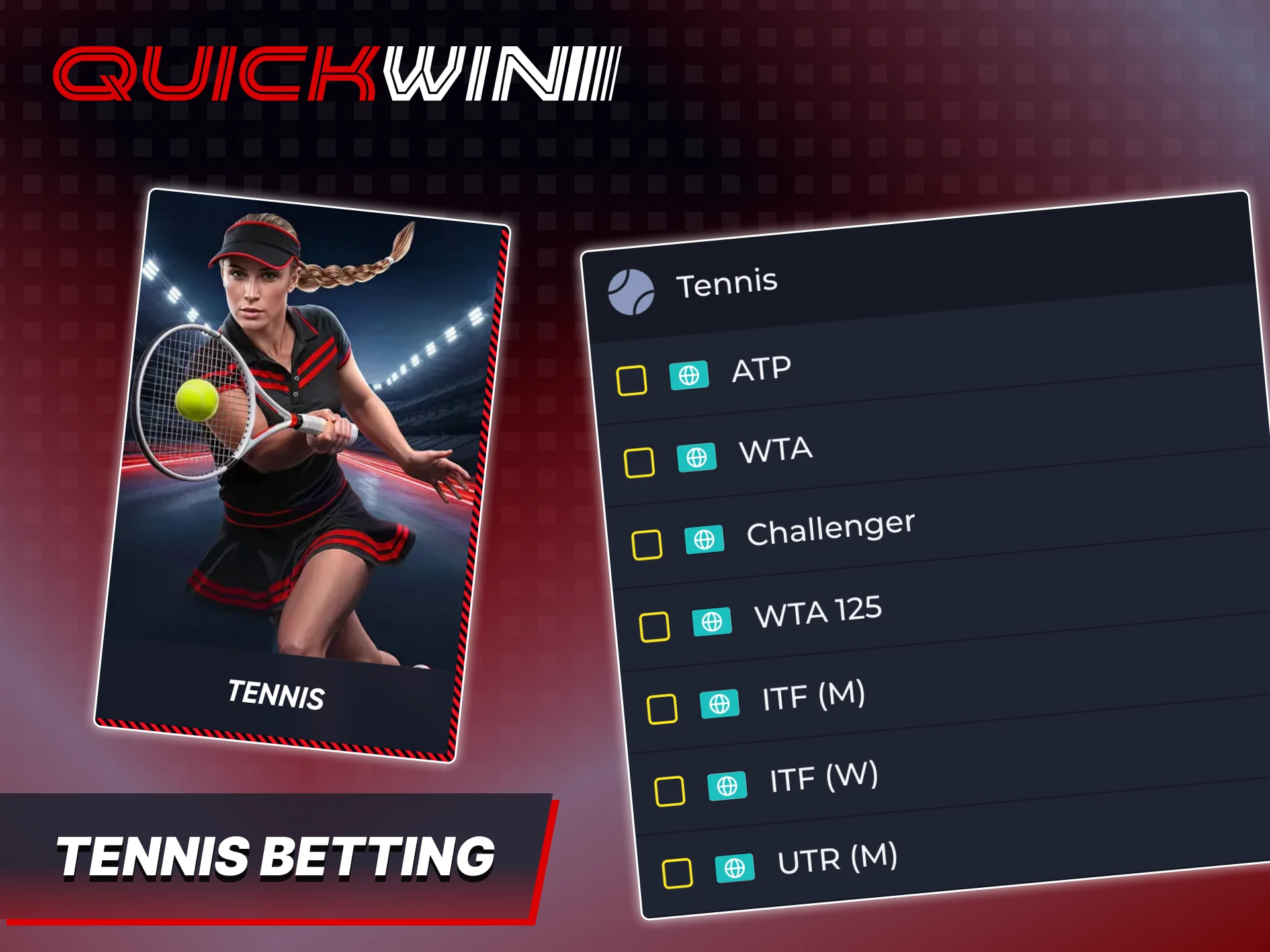The height and width of the screenshot is (952, 1270).
Task: Select the globe icon next to UTR (M)
Action: pos(735,868)
